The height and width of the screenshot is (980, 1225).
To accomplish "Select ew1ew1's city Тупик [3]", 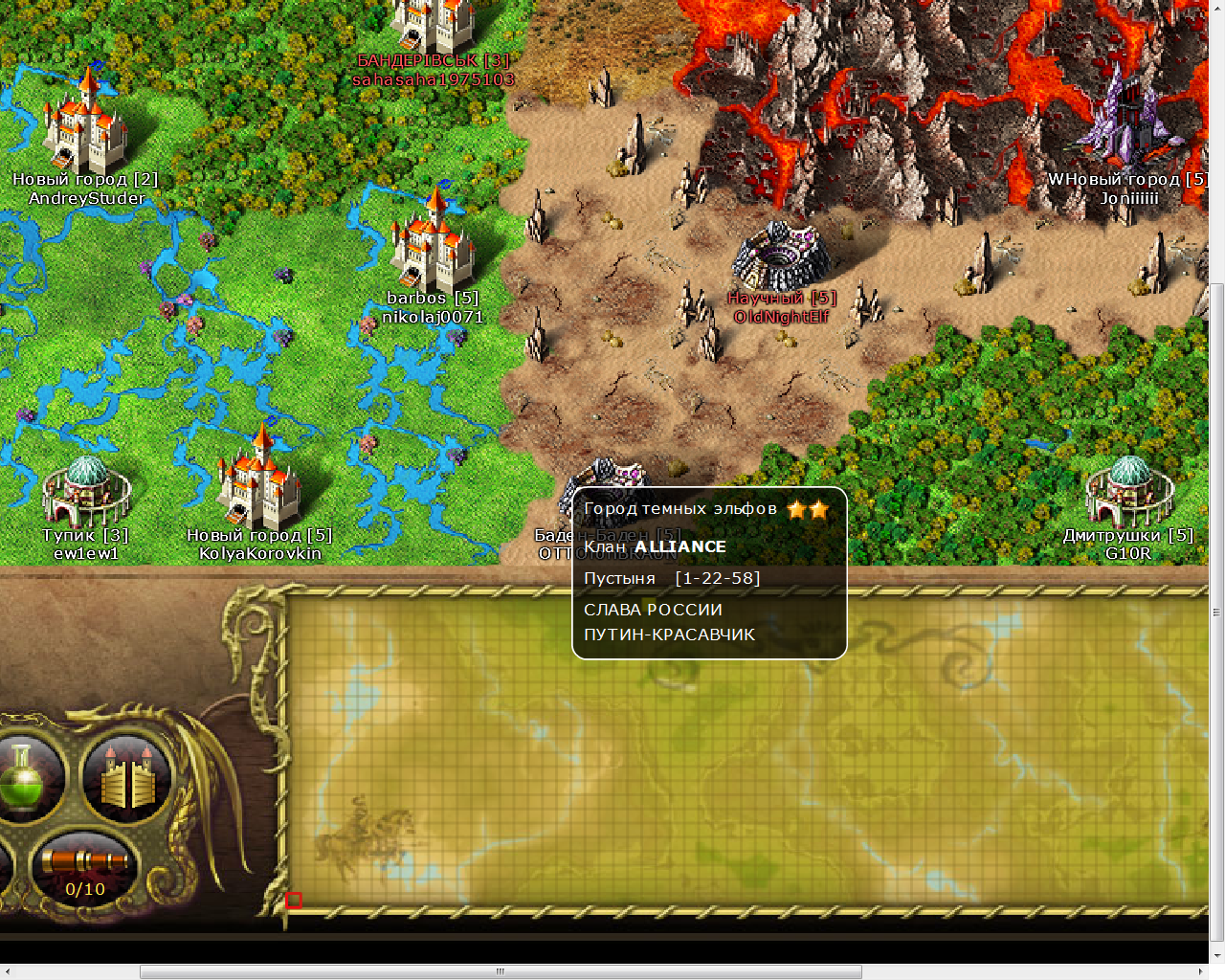I will click(x=86, y=490).
